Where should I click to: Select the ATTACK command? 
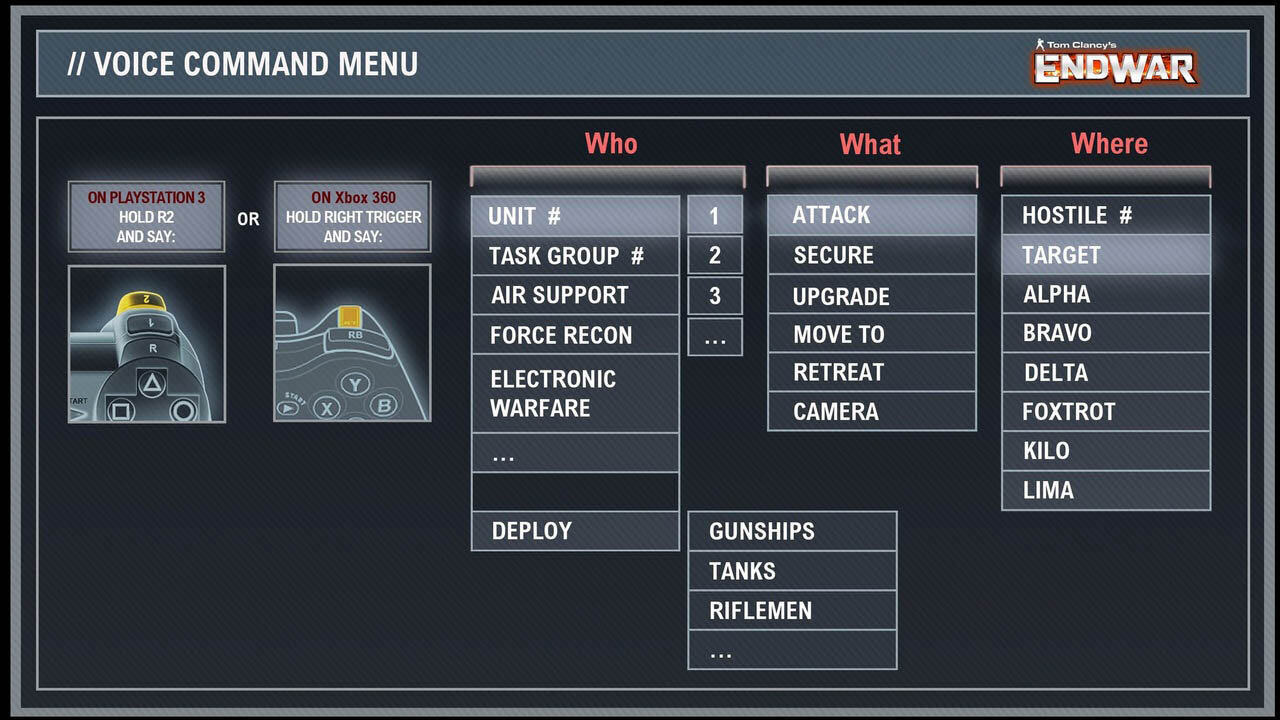pos(871,215)
